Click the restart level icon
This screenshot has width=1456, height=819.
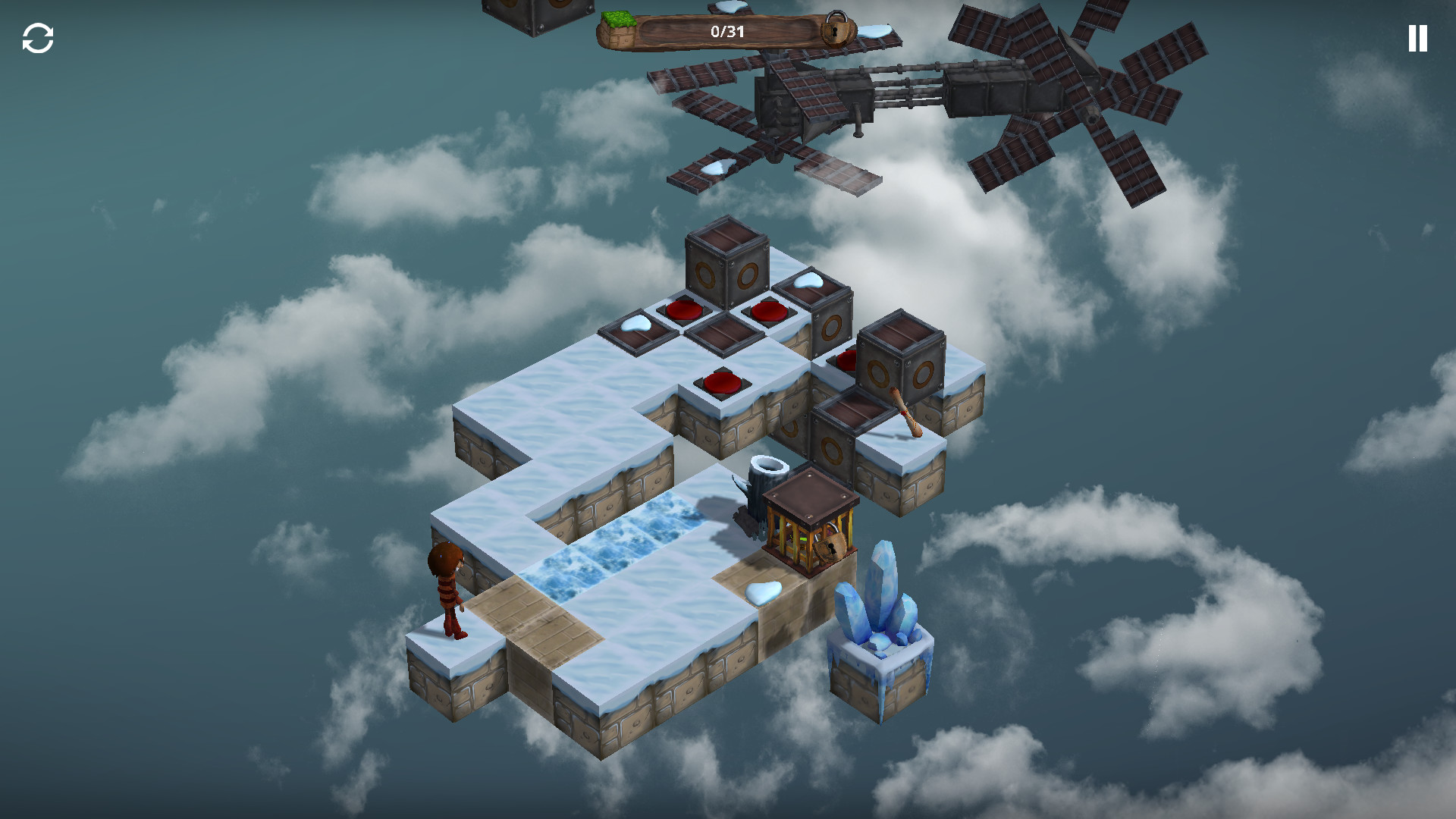pyautogui.click(x=39, y=39)
